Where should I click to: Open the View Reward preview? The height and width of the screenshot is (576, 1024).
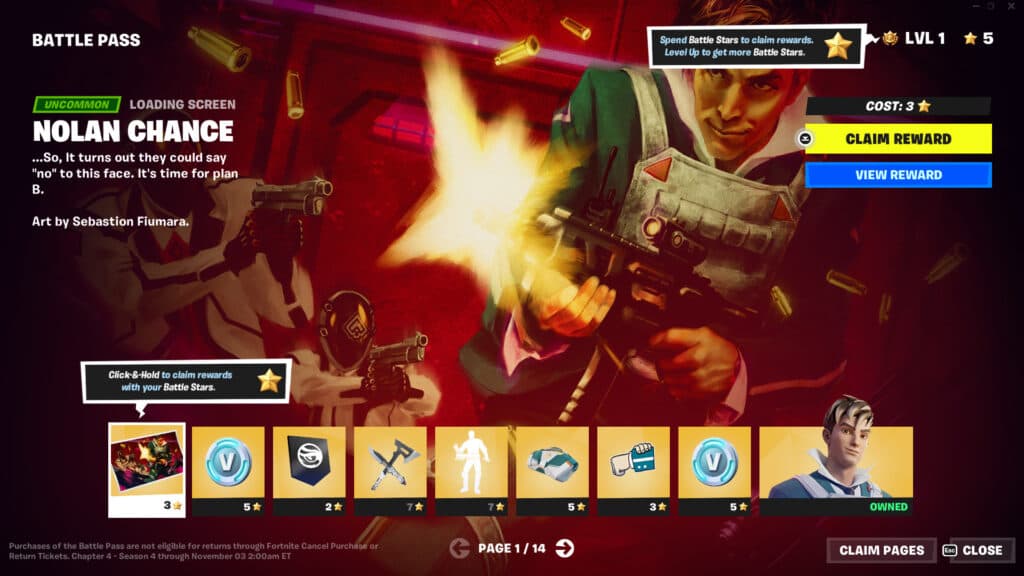[x=898, y=175]
